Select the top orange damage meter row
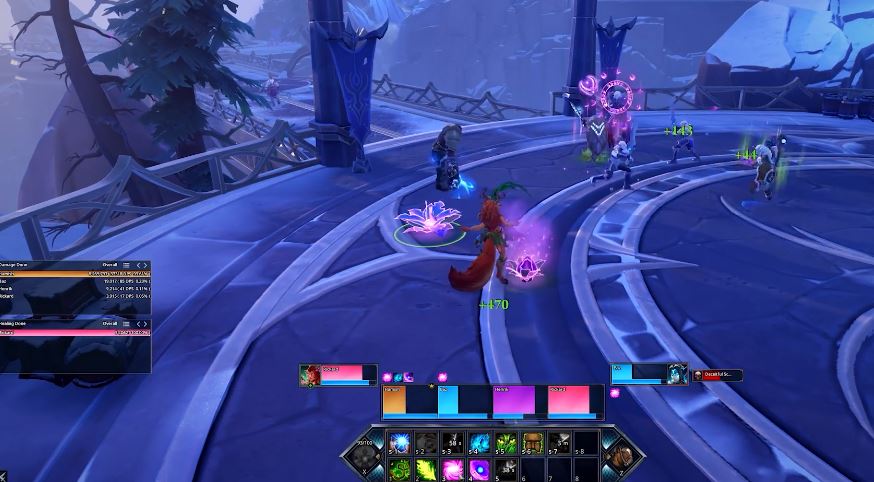 point(75,274)
